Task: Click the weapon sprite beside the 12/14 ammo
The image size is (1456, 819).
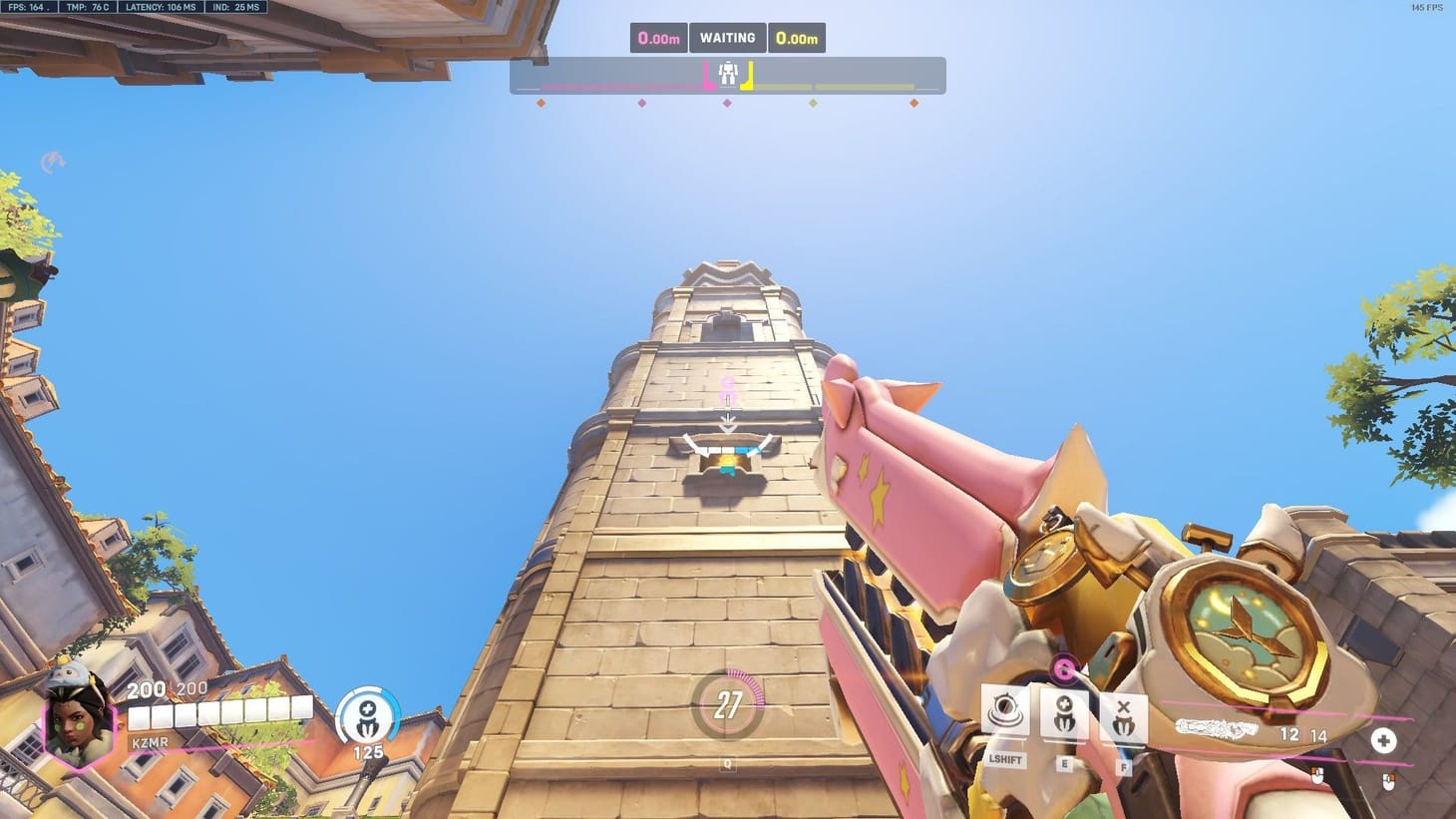Action: click(x=1219, y=727)
